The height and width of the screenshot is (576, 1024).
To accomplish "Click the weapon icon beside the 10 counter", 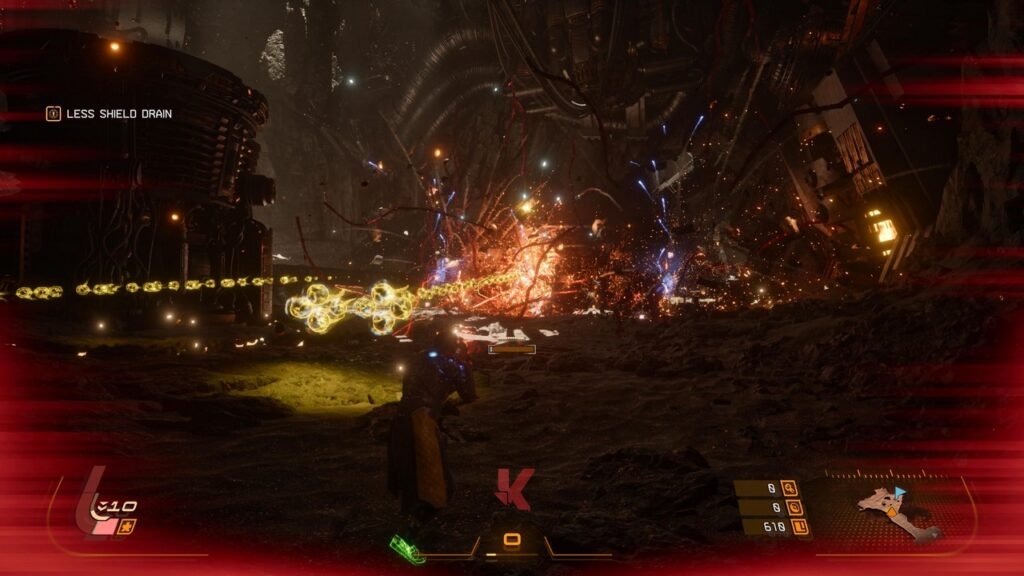I will 127,526.
